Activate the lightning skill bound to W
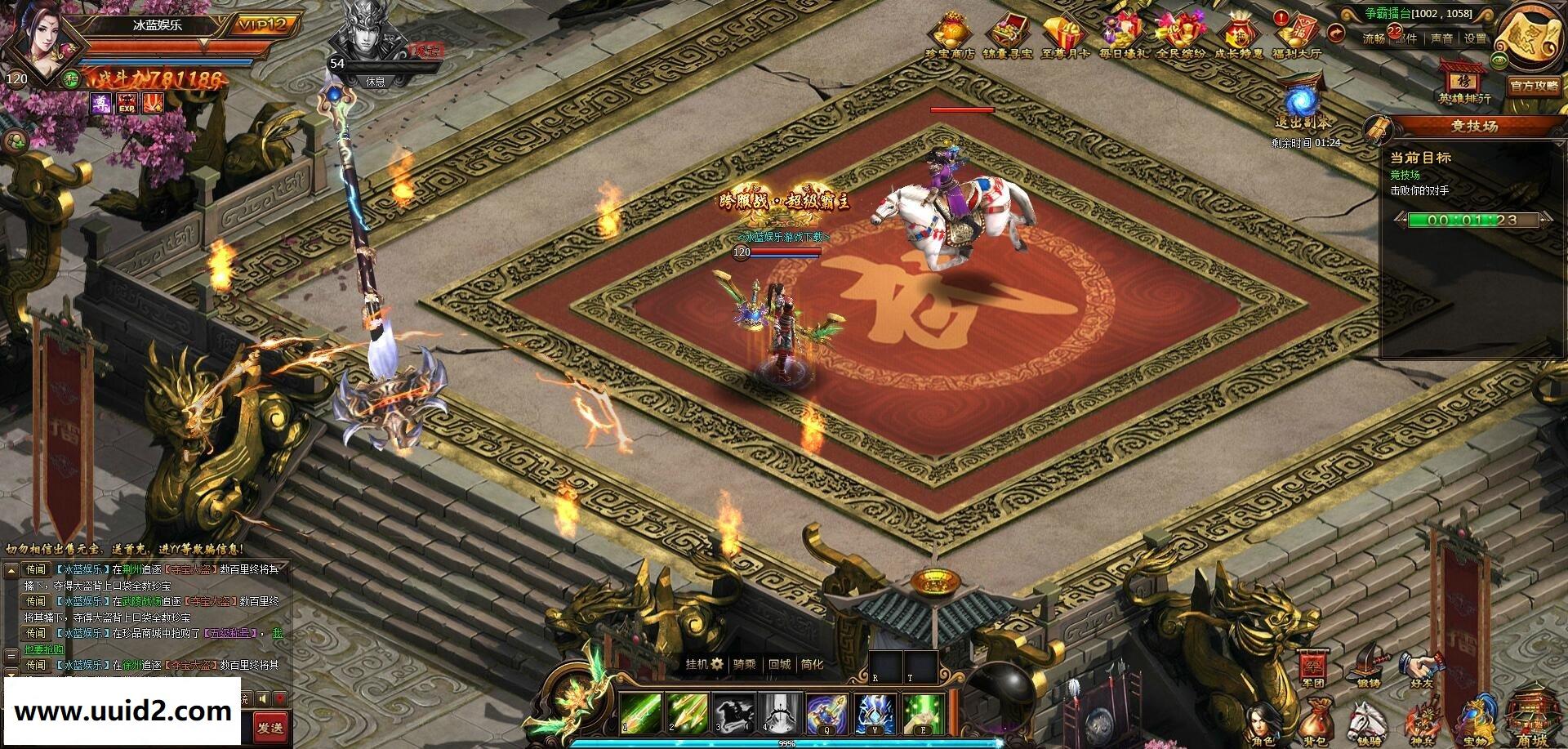The width and height of the screenshot is (1568, 749). coord(875,712)
